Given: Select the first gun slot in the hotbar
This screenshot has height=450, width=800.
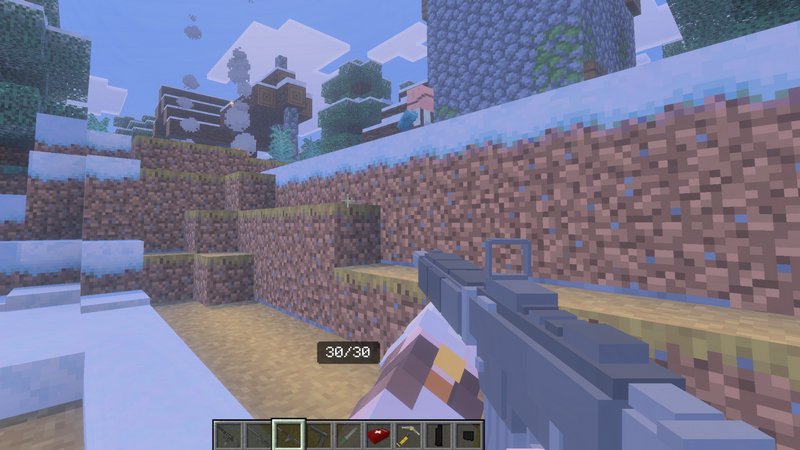Looking at the screenshot, I should pos(229,435).
